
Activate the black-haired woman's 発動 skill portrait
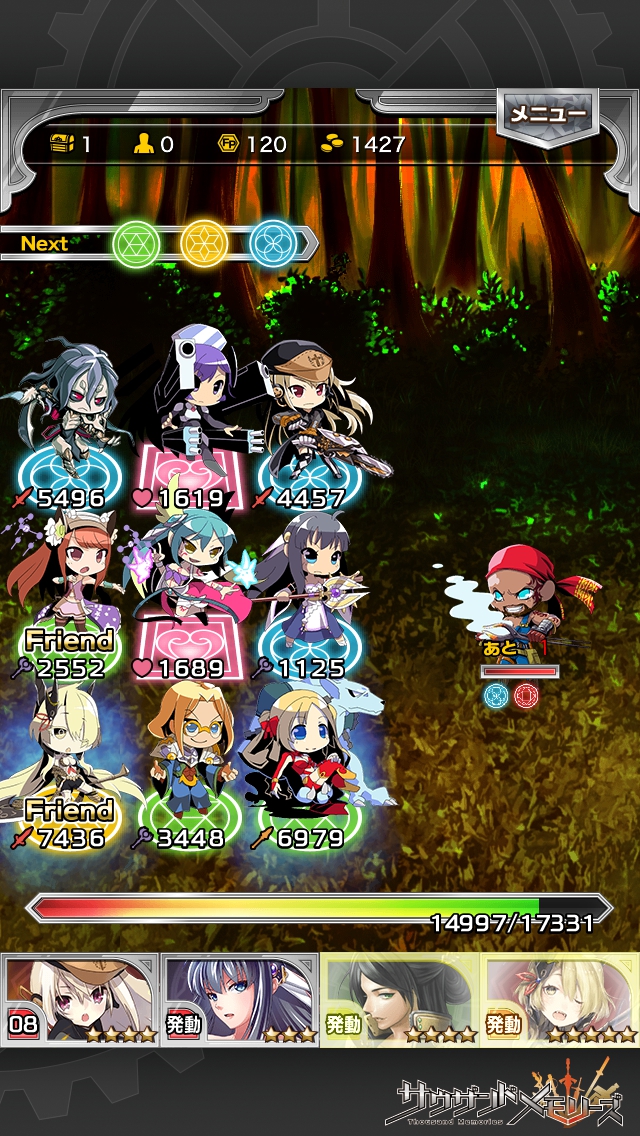400,998
